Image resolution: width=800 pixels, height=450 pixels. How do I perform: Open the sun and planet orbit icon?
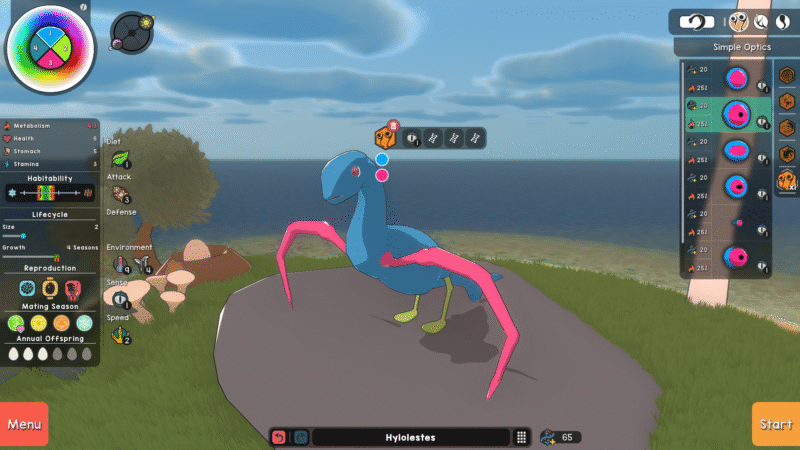130,31
